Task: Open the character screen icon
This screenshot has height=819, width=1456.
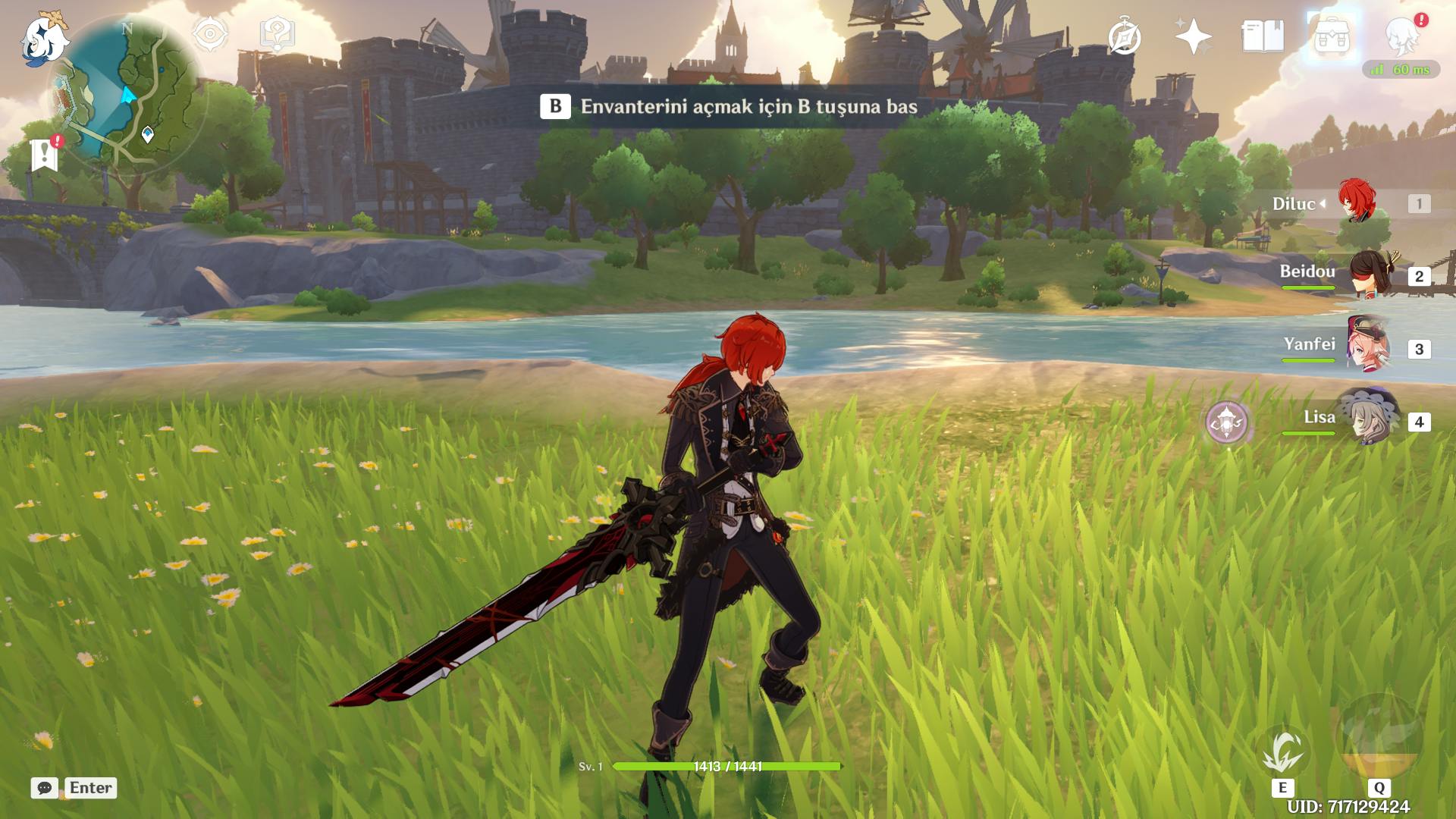Action: click(x=1402, y=36)
